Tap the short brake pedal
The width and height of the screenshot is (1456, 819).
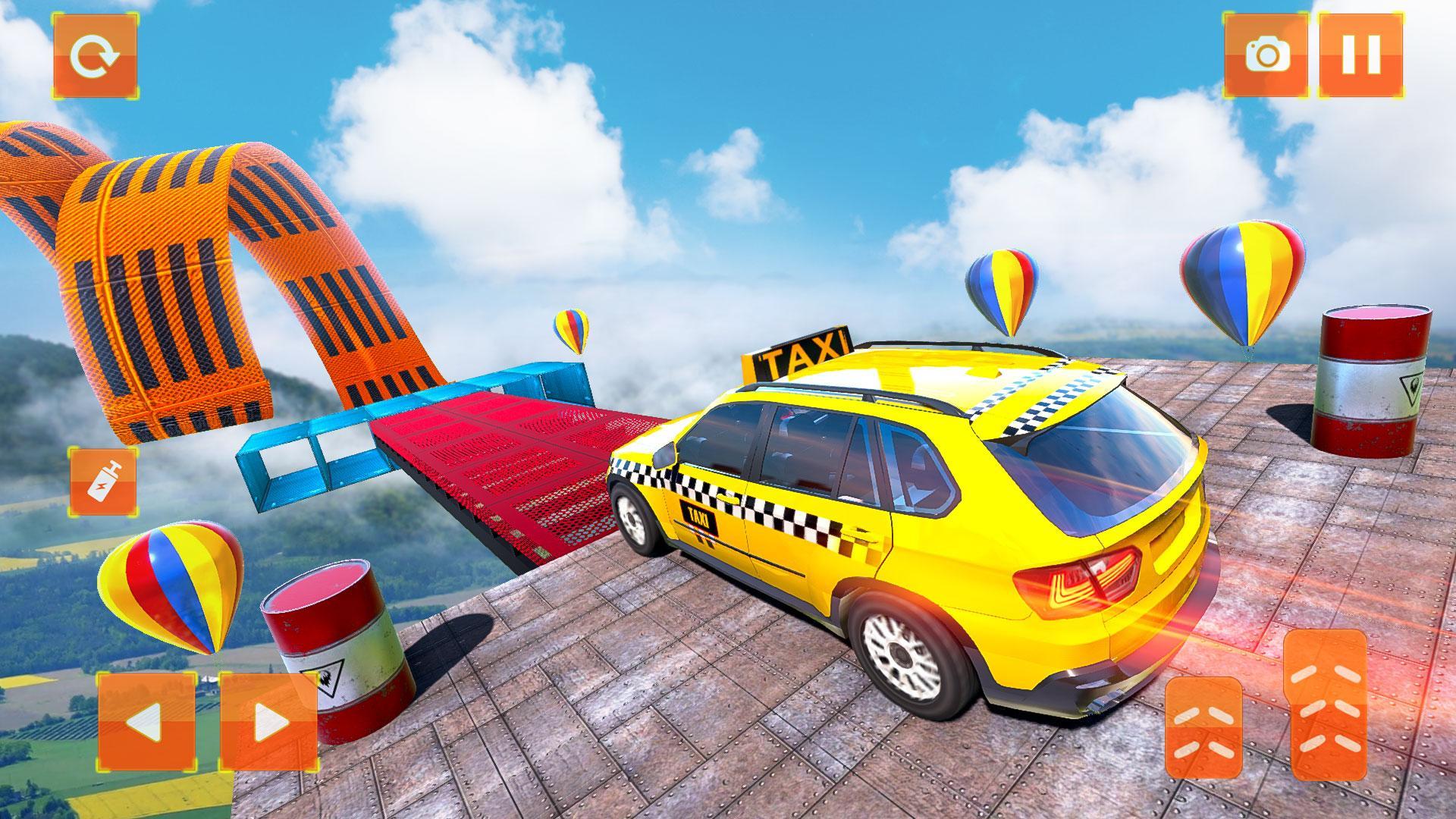(x=1203, y=727)
